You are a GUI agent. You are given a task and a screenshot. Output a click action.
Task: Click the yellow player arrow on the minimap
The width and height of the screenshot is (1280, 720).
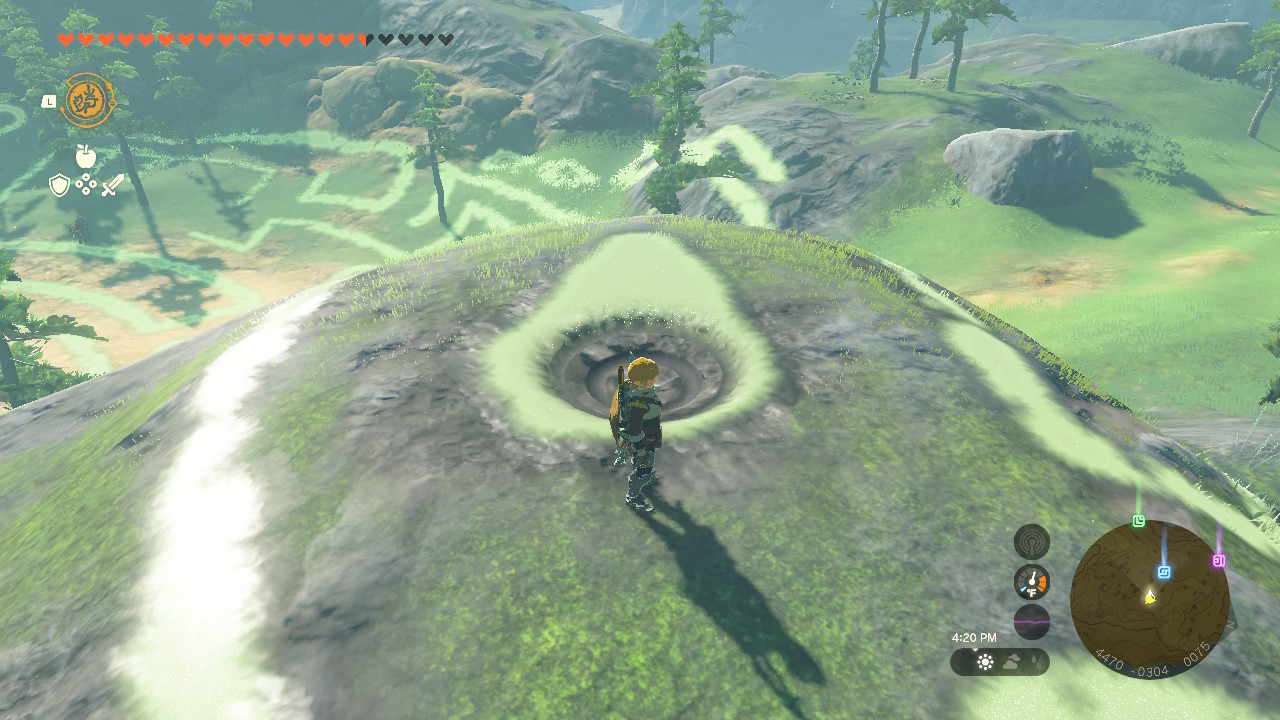1150,598
